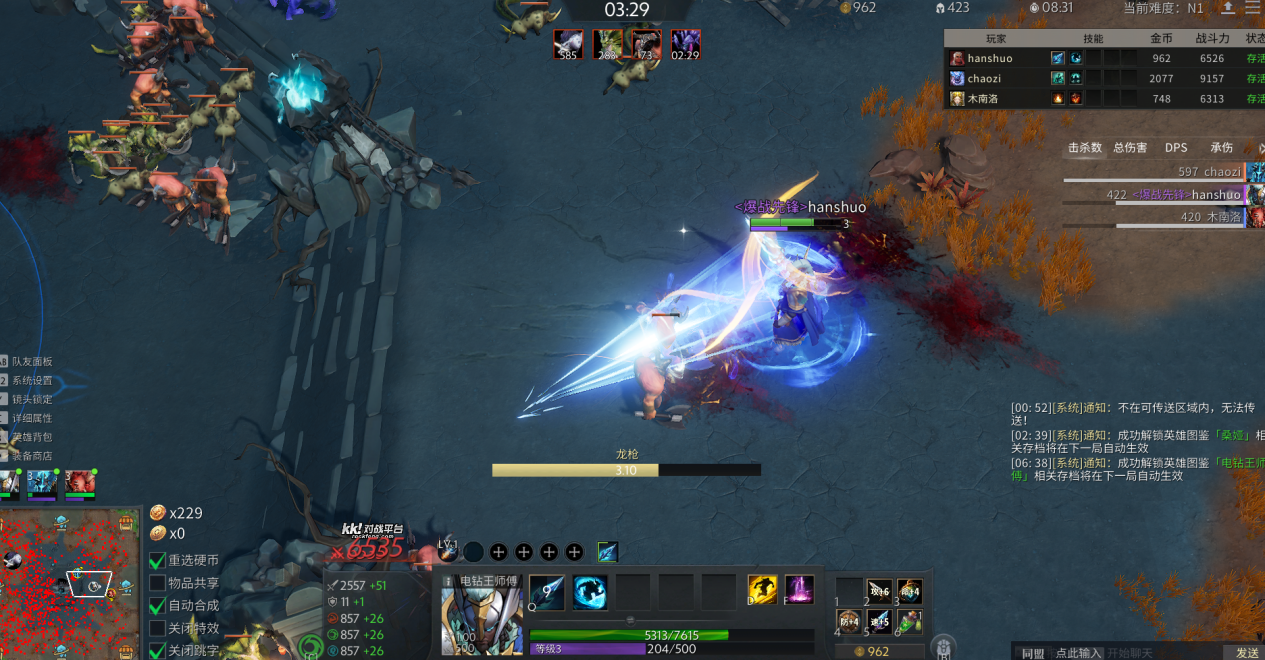
Task: Uncheck the 自动合成 auto-combine checkbox
Action: [x=157, y=606]
